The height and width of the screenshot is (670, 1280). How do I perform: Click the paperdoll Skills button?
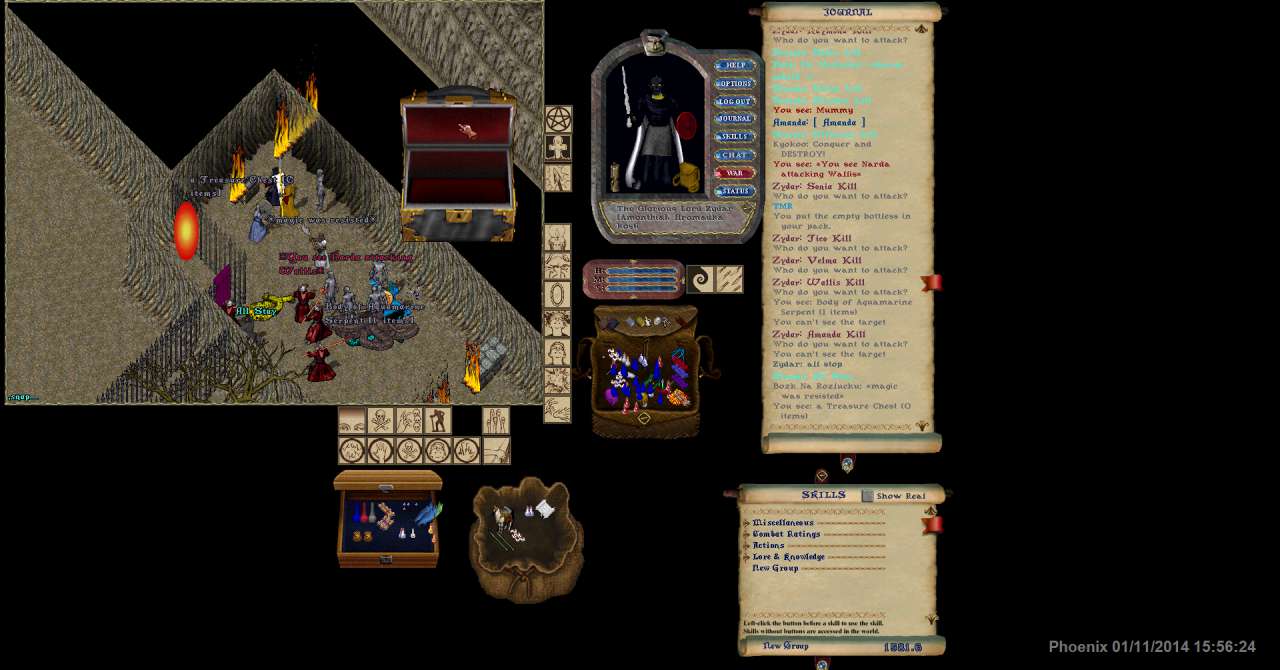click(x=735, y=137)
